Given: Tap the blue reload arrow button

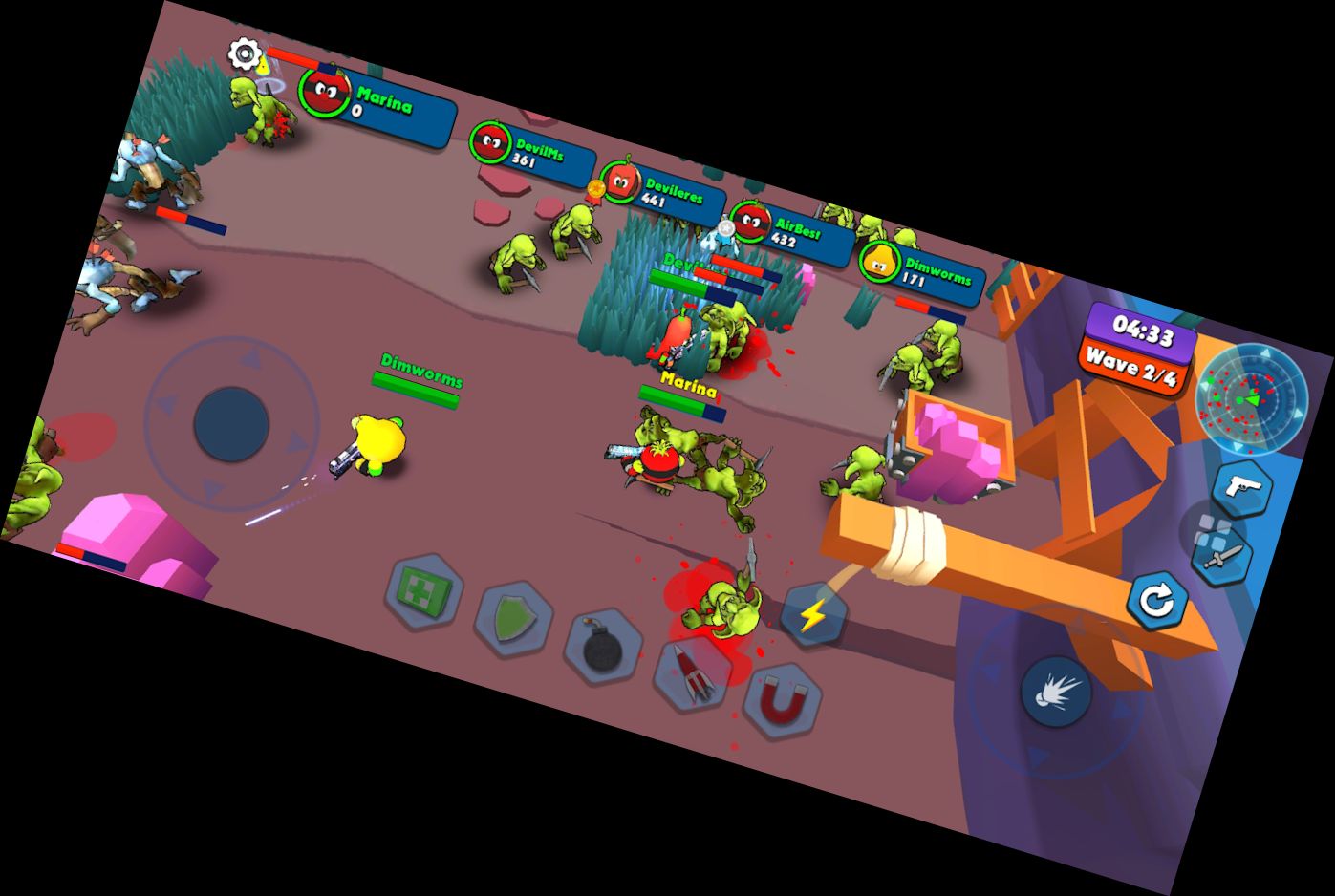Looking at the screenshot, I should (1157, 601).
